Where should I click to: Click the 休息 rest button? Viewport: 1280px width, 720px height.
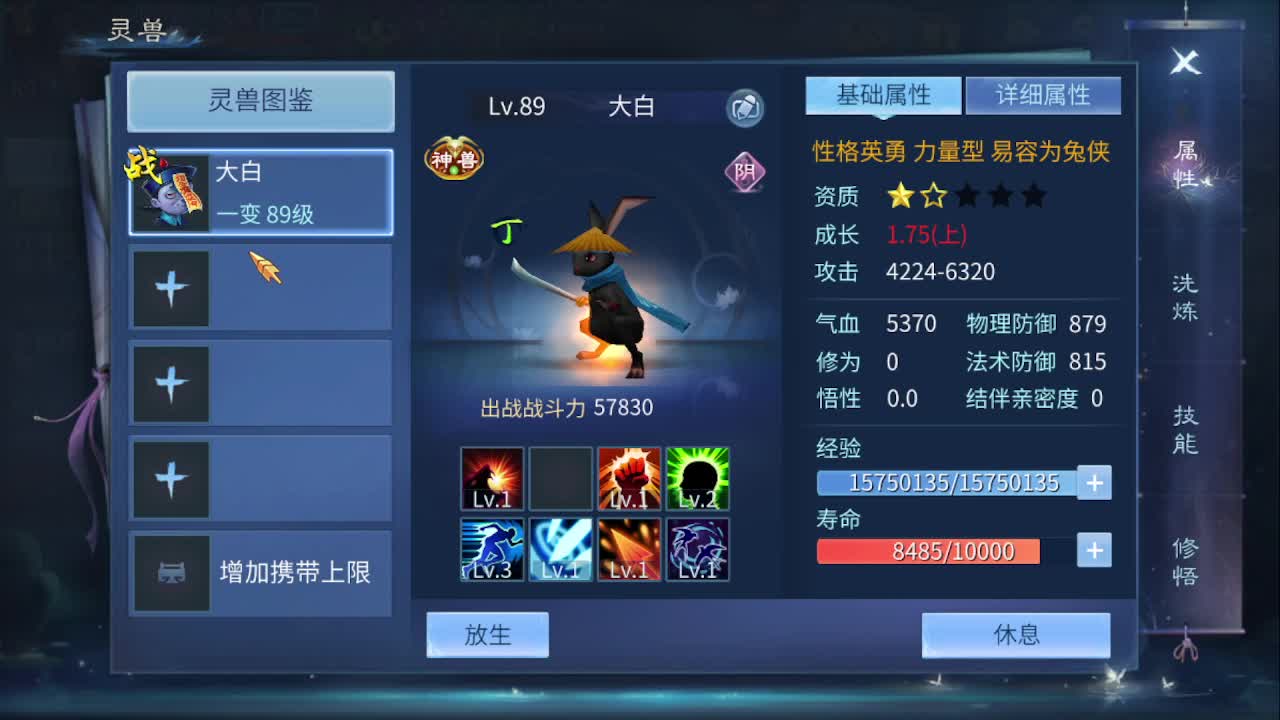pyautogui.click(x=1017, y=634)
